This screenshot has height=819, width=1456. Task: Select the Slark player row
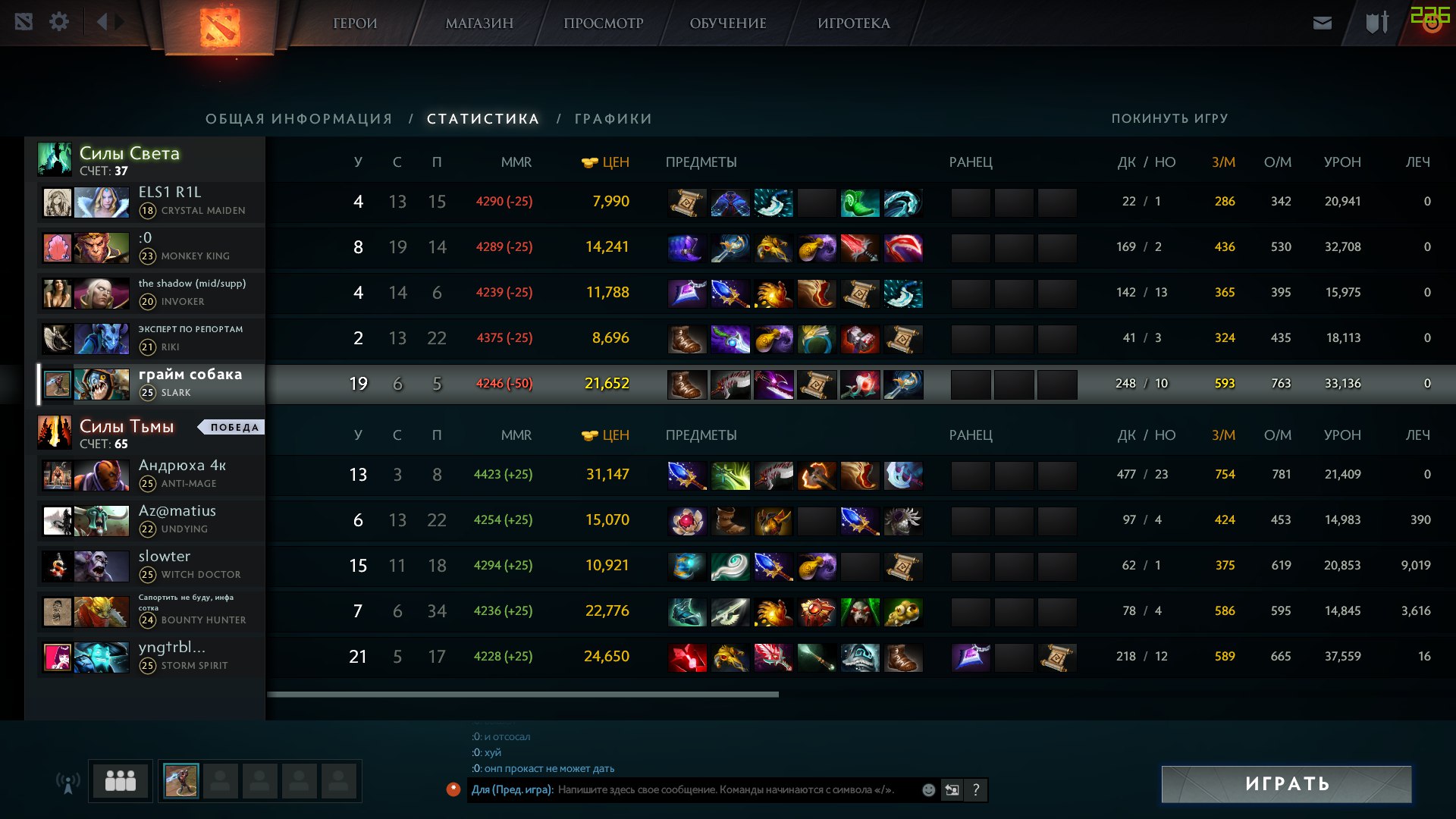coord(190,383)
